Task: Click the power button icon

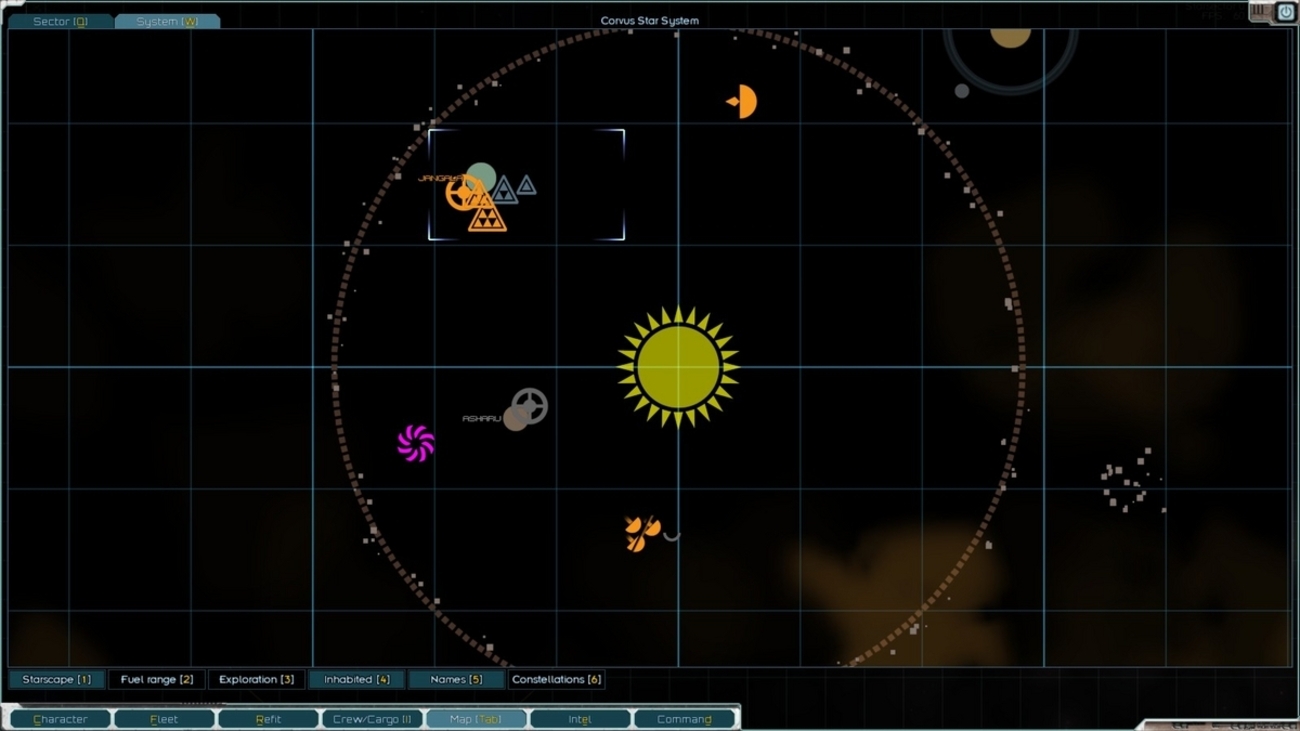Action: pos(1285,12)
